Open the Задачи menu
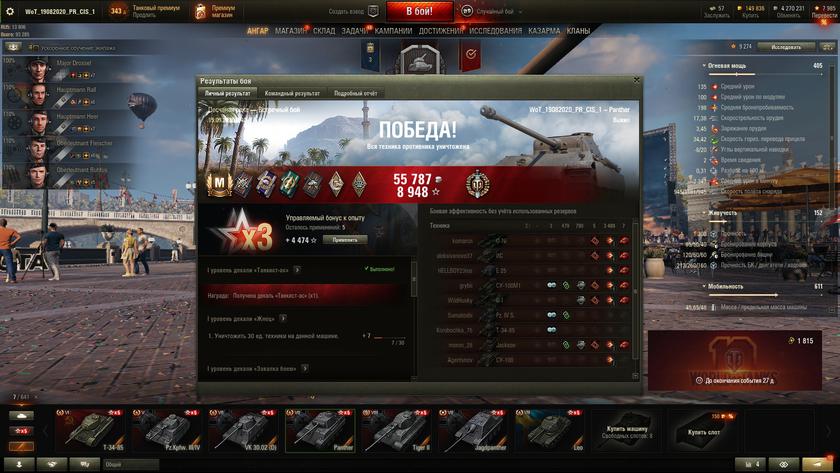The image size is (840, 473). pyautogui.click(x=354, y=31)
